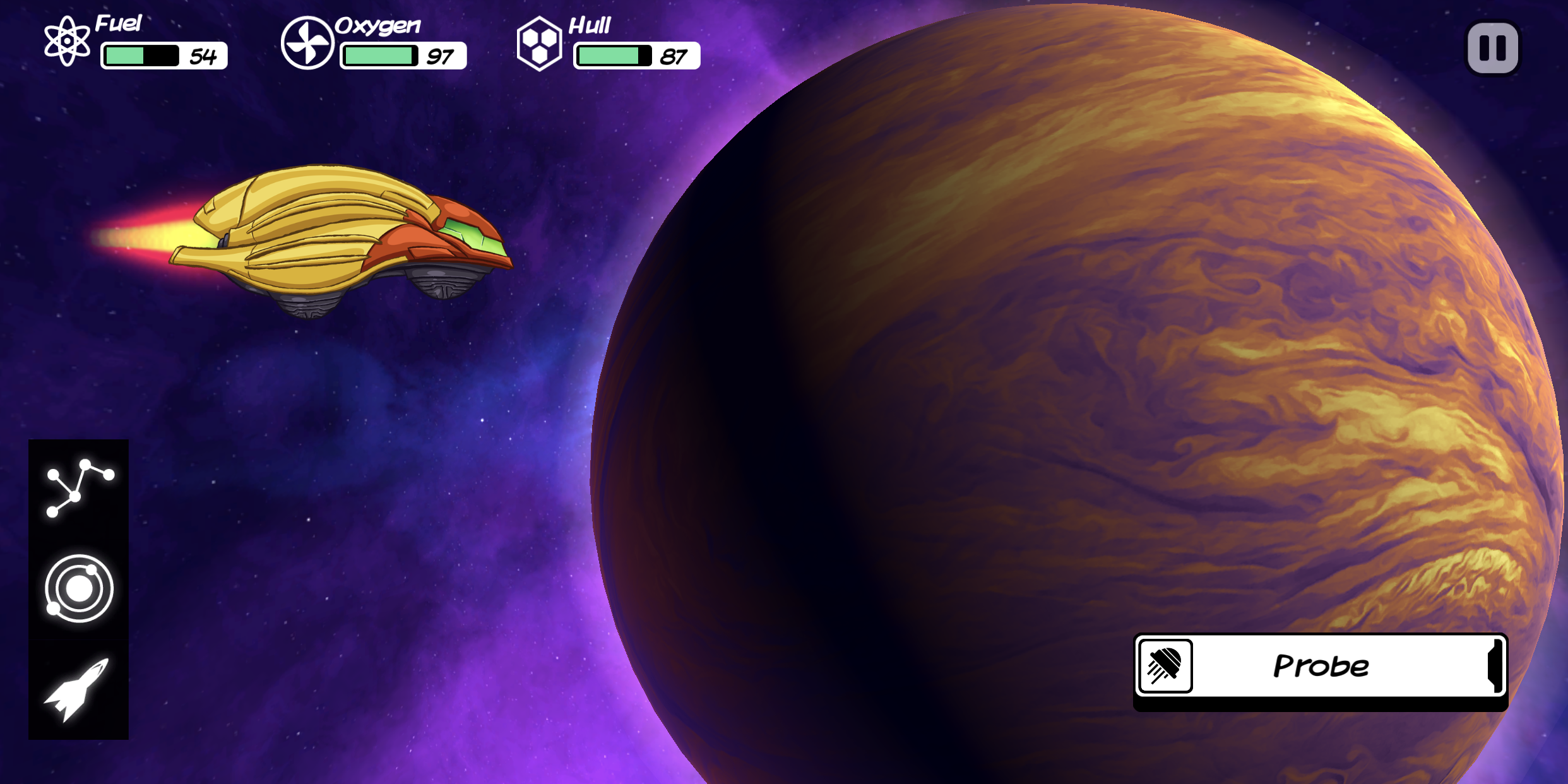1568x784 pixels.
Task: Click the right bracket on the Probe button
Action: [1496, 668]
